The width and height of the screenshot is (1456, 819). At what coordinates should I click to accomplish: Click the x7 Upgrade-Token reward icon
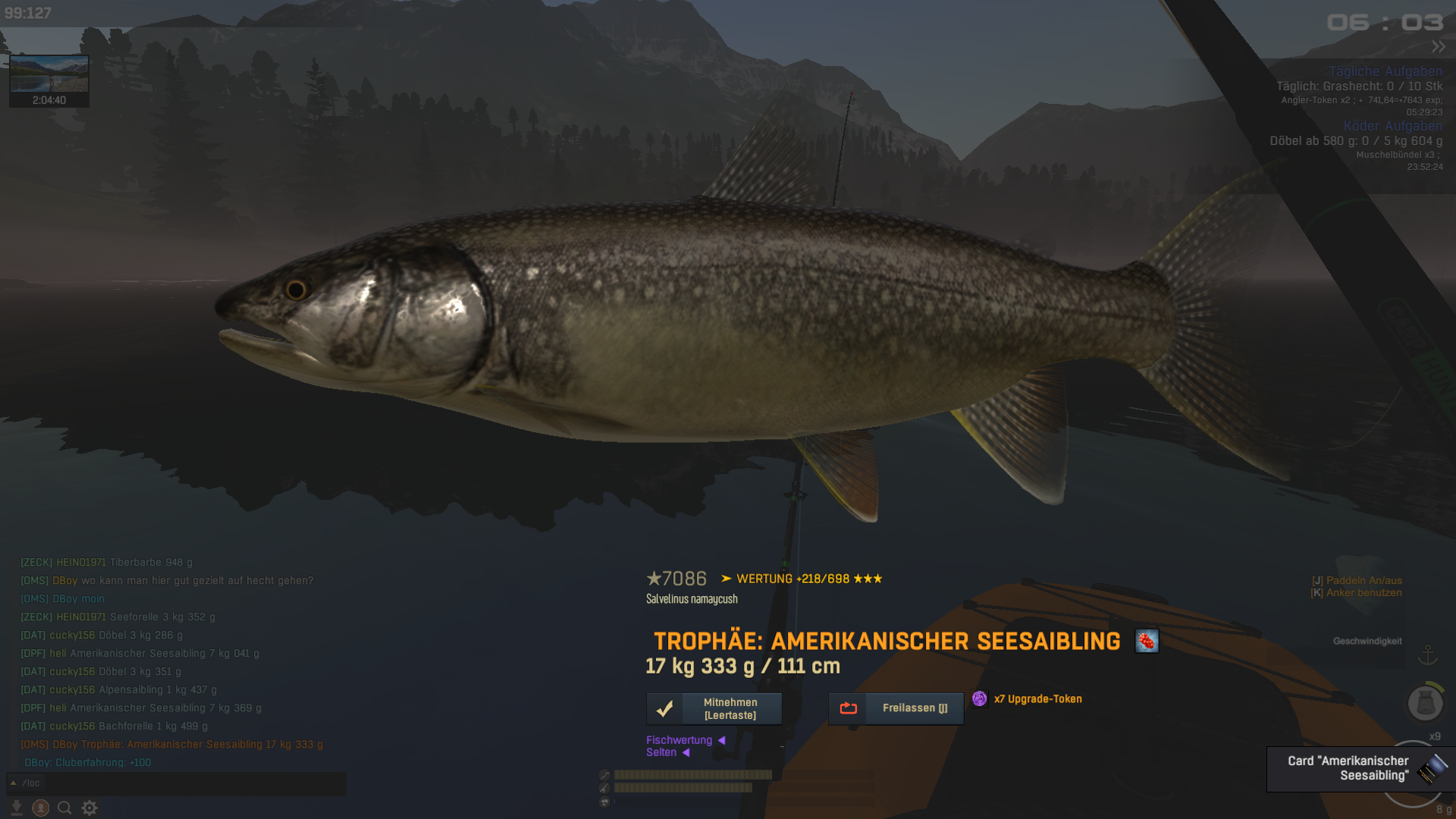(980, 698)
